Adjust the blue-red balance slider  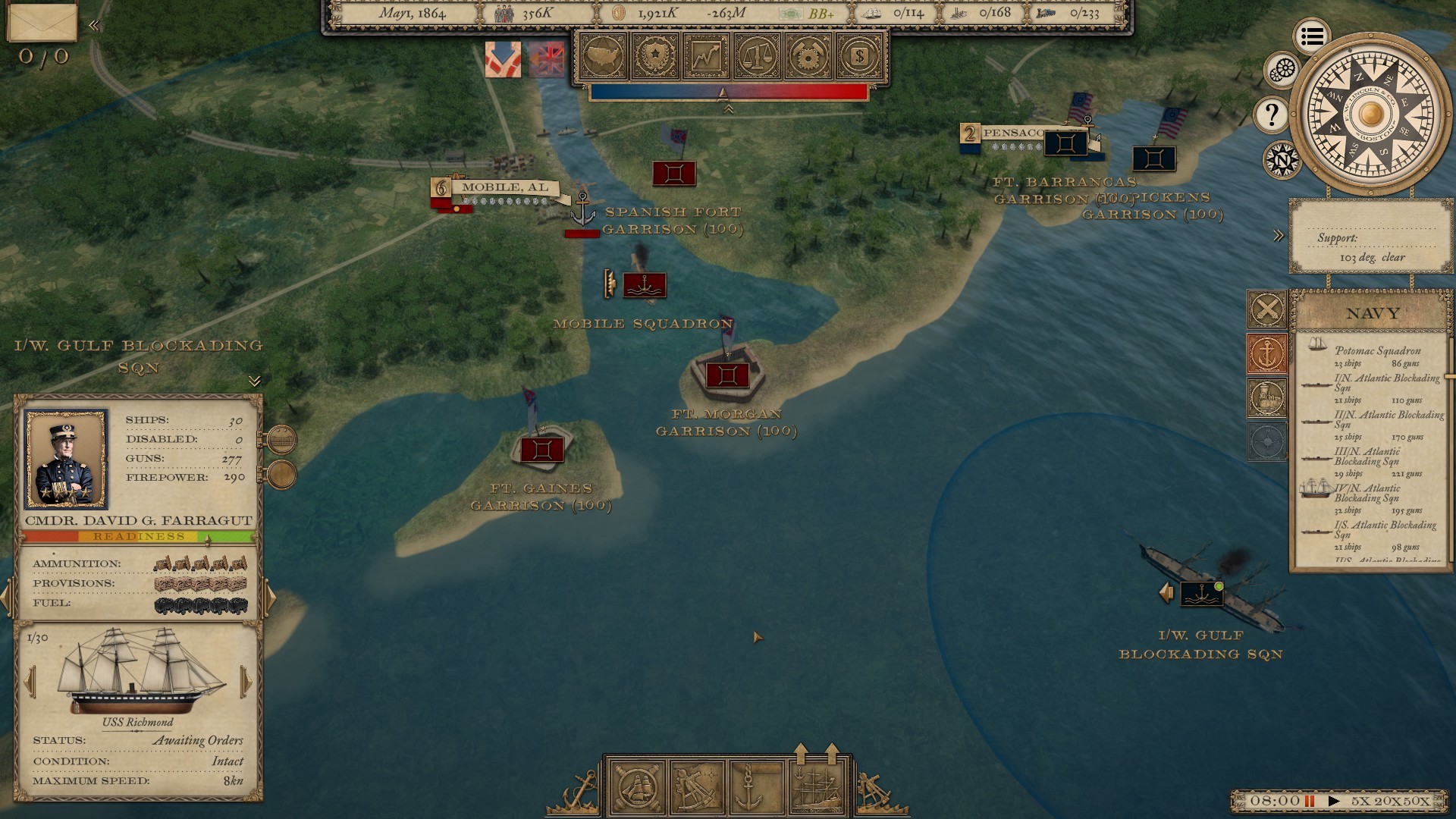click(723, 93)
